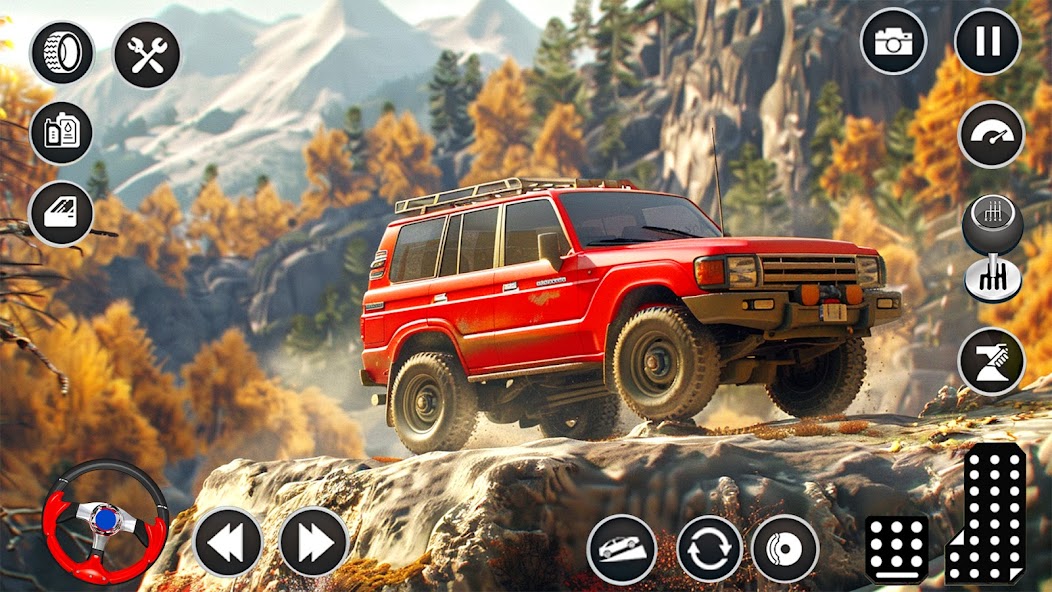Tap the car on slope icon

(621, 548)
